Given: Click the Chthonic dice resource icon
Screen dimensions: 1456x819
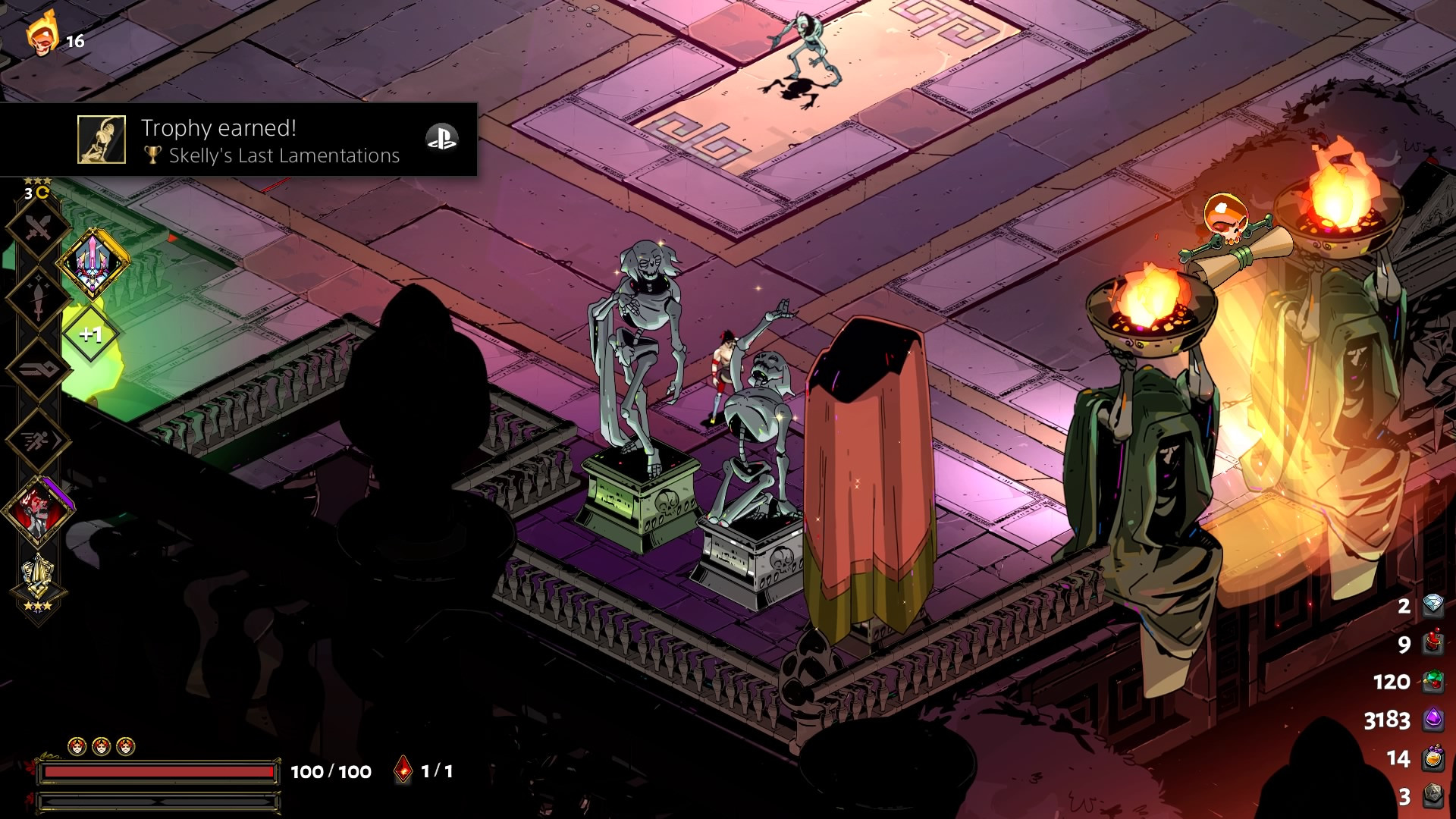Looking at the screenshot, I should pos(1434,789).
